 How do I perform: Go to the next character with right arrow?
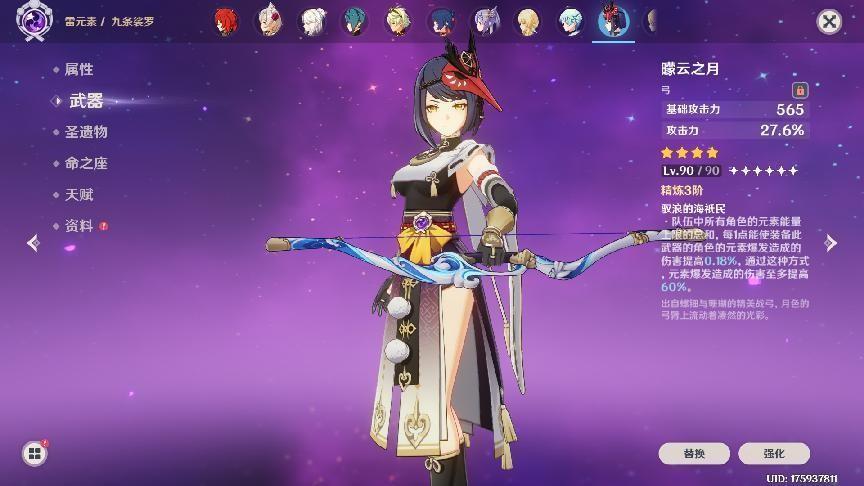(831, 242)
